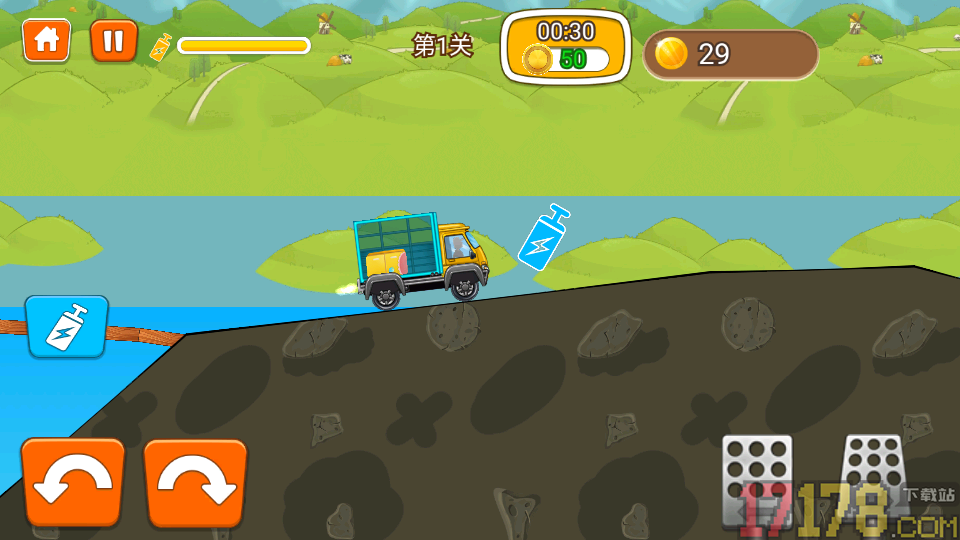Pause the game
960x540 pixels.
click(x=114, y=41)
